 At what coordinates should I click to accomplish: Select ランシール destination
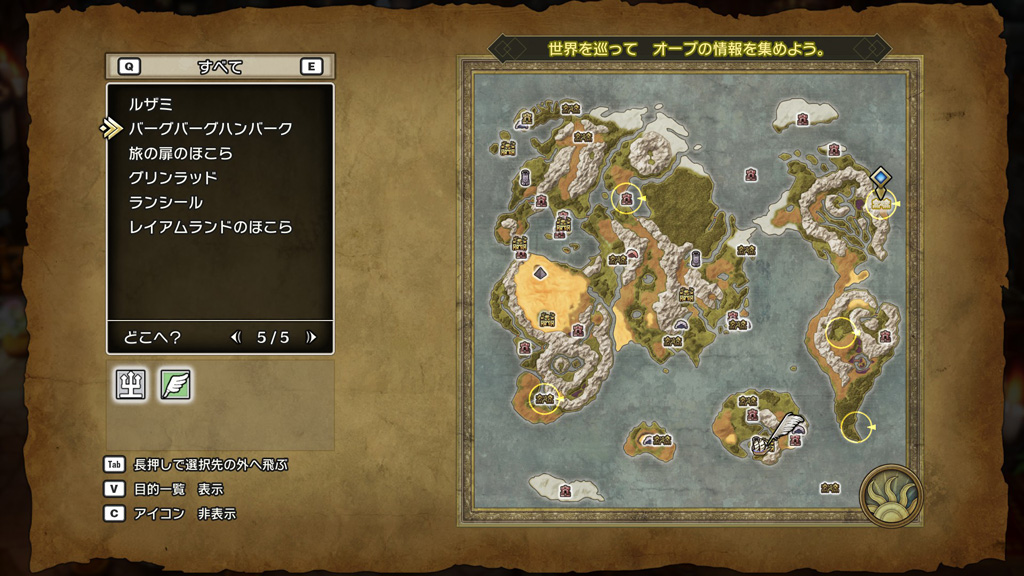pos(165,202)
